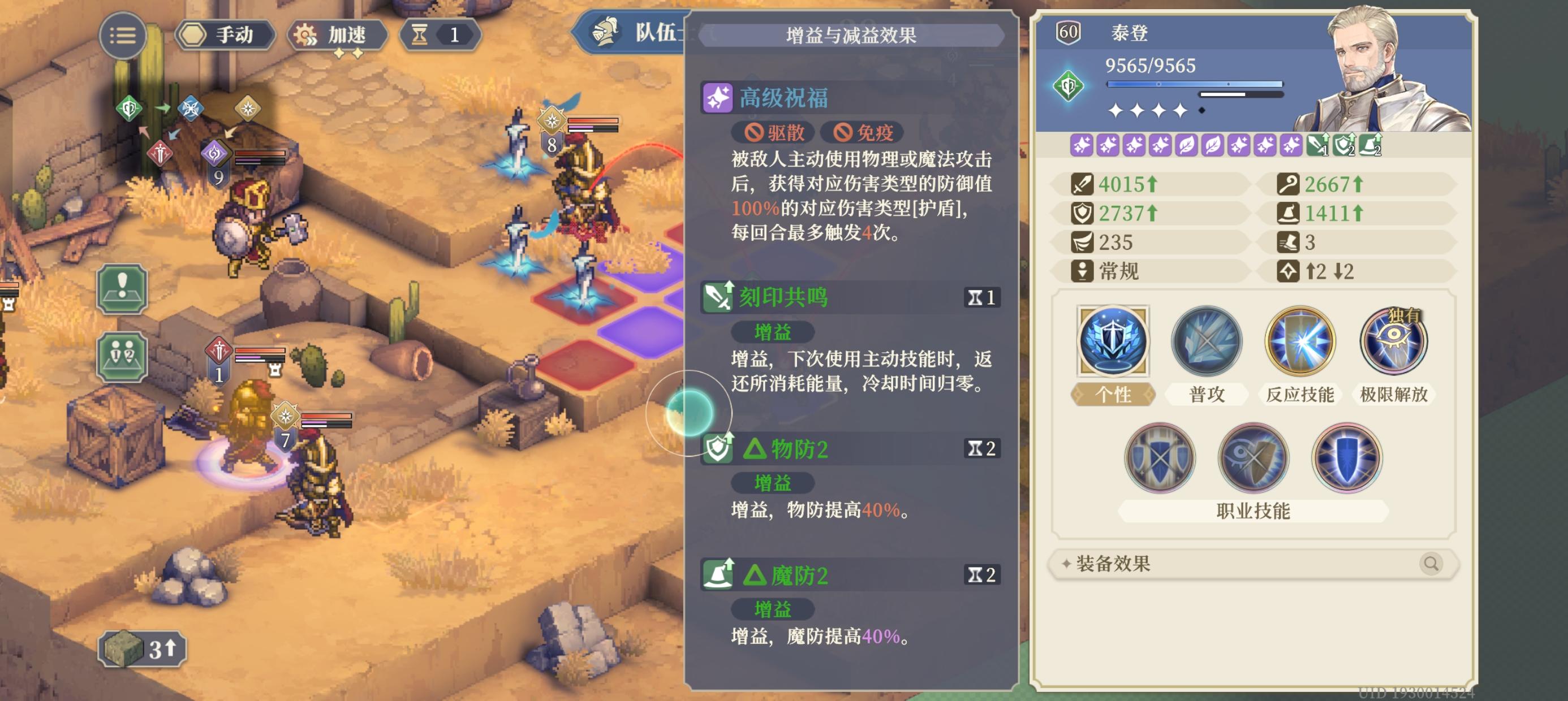
Task: Select the 高级祝福 buff sparkle icon
Action: point(719,97)
